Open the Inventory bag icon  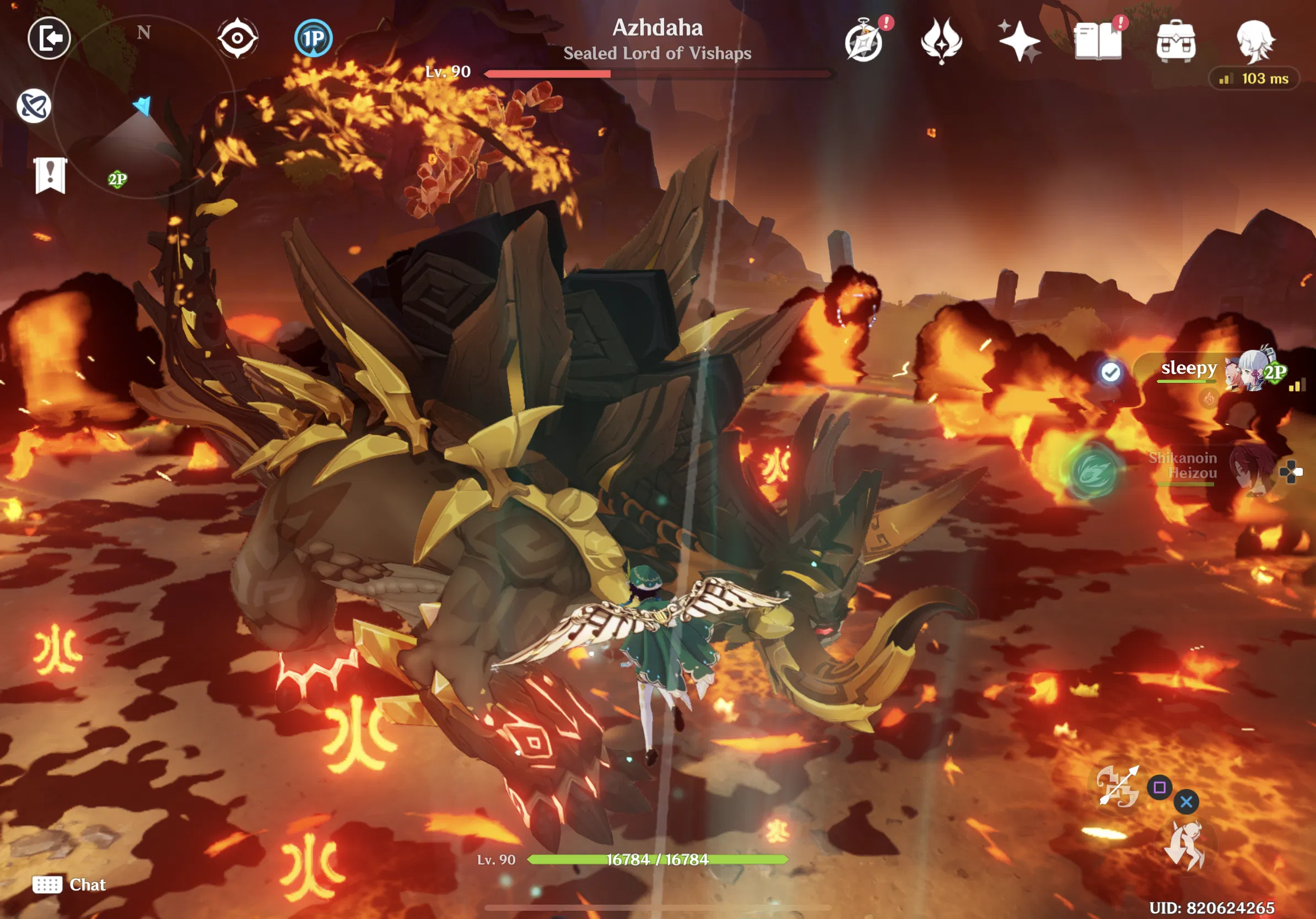point(1177,41)
